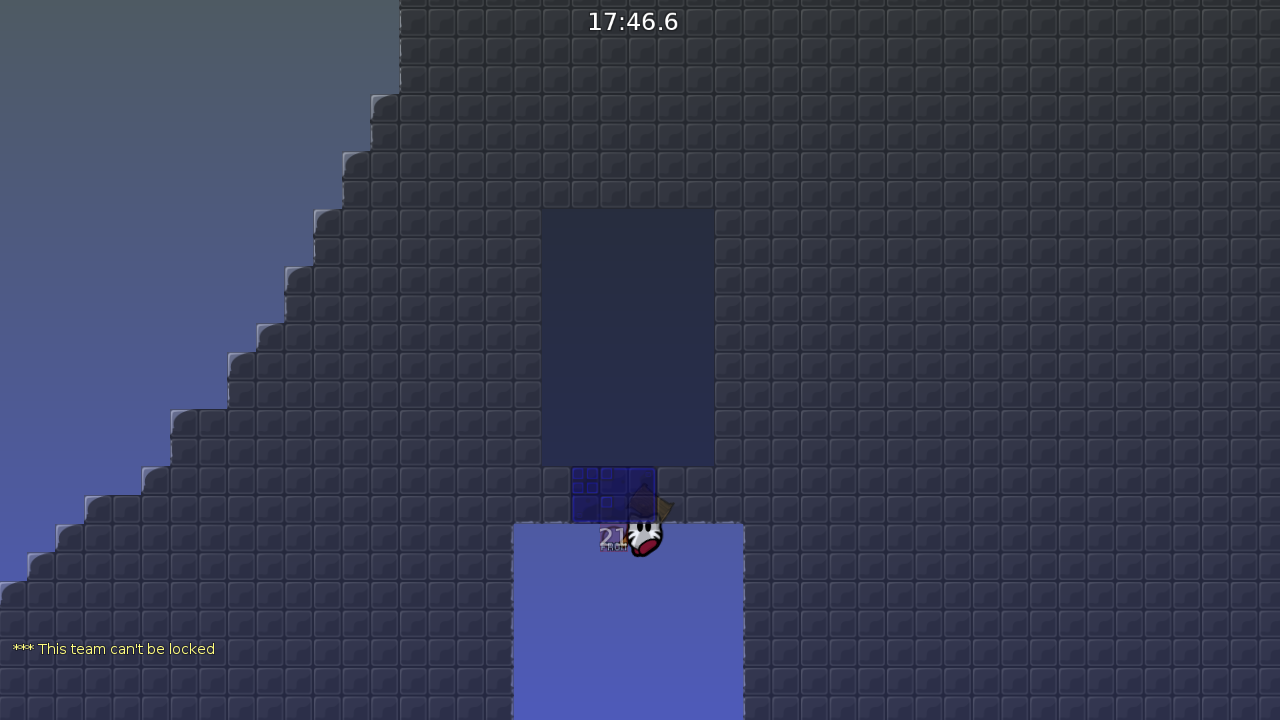Click the nameplate showing Froch
Screen dimensions: 1280x720
[x=613, y=547]
